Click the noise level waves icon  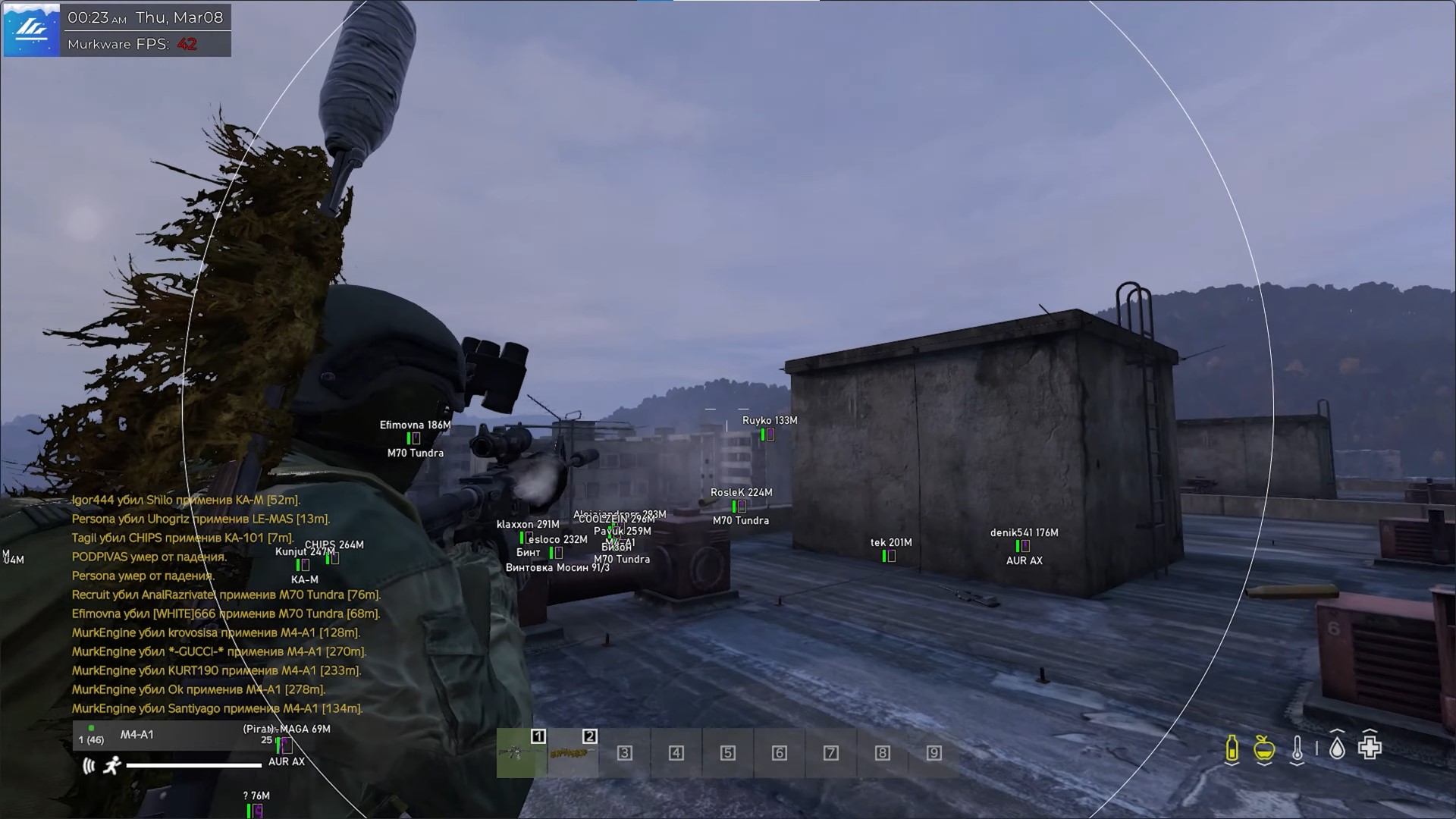(x=88, y=764)
